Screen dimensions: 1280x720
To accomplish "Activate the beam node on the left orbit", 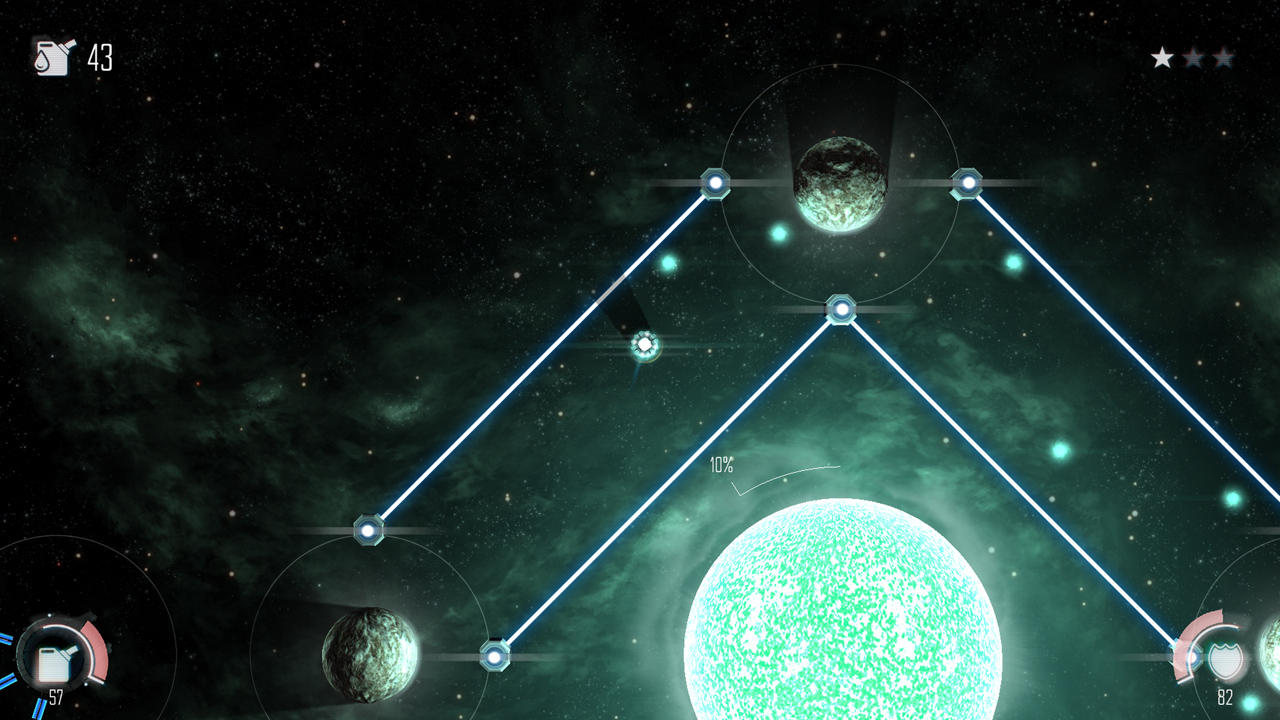I will (370, 531).
